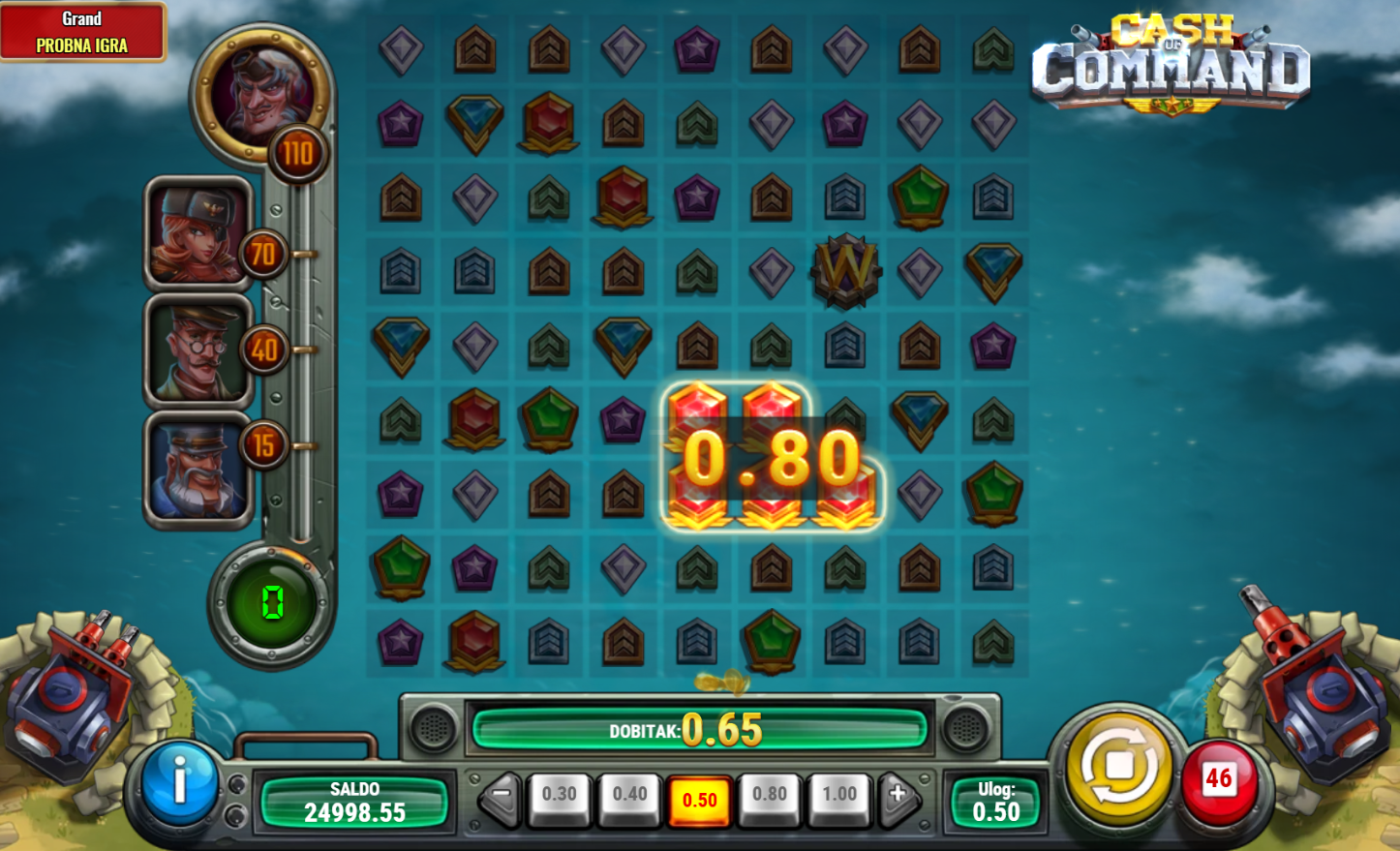Click the Grand Probna Igra banner
Screen dimensions: 1400x851
coord(82,32)
